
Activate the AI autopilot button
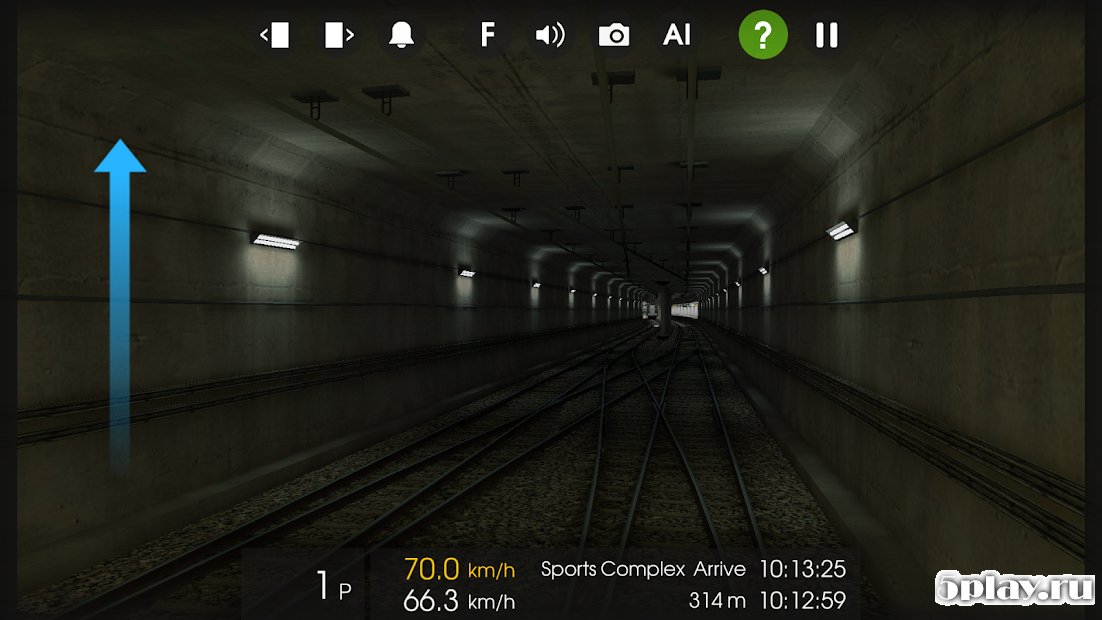[x=677, y=36]
